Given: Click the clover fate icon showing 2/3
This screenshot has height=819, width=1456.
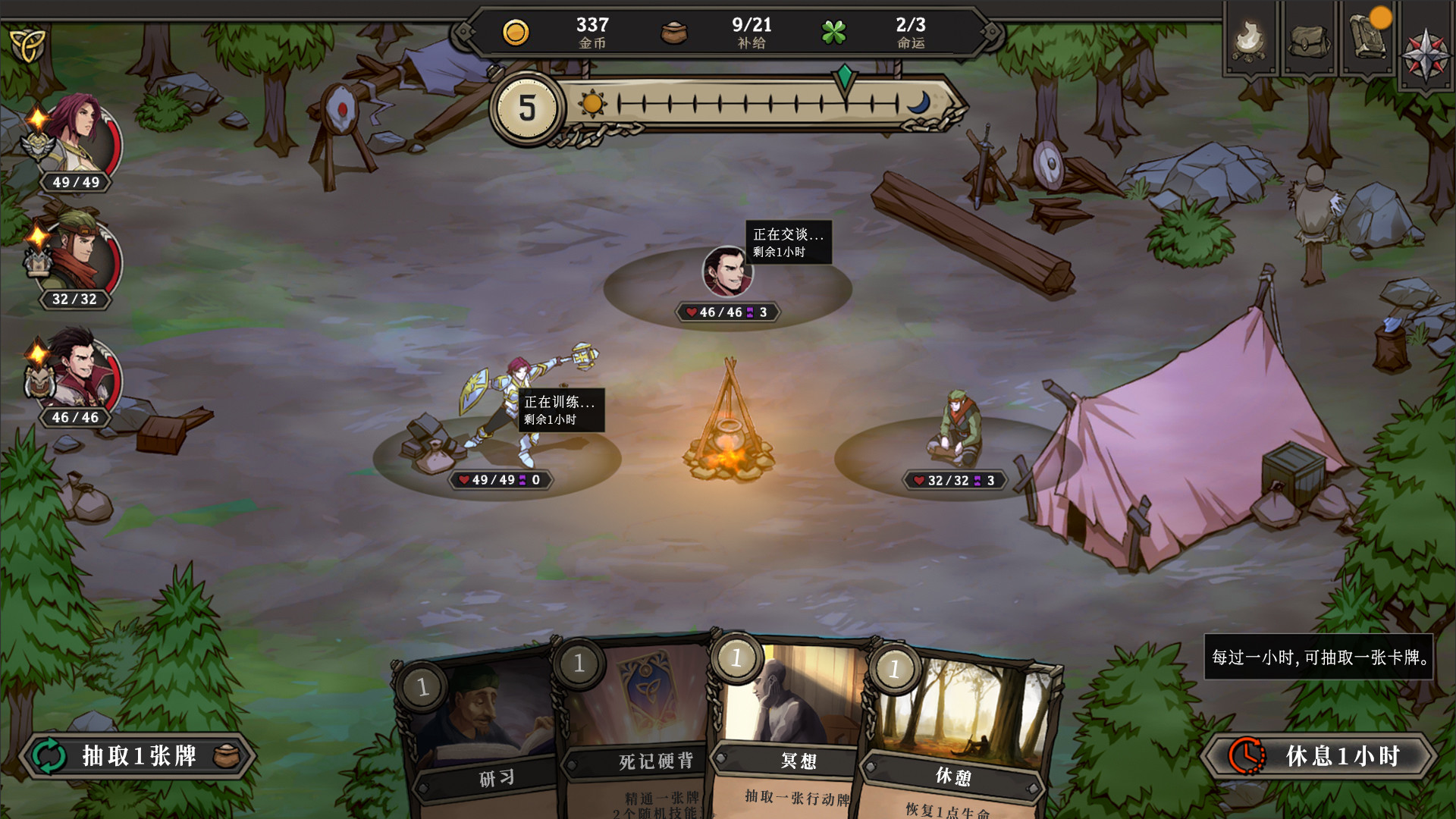Looking at the screenshot, I should pos(834,31).
